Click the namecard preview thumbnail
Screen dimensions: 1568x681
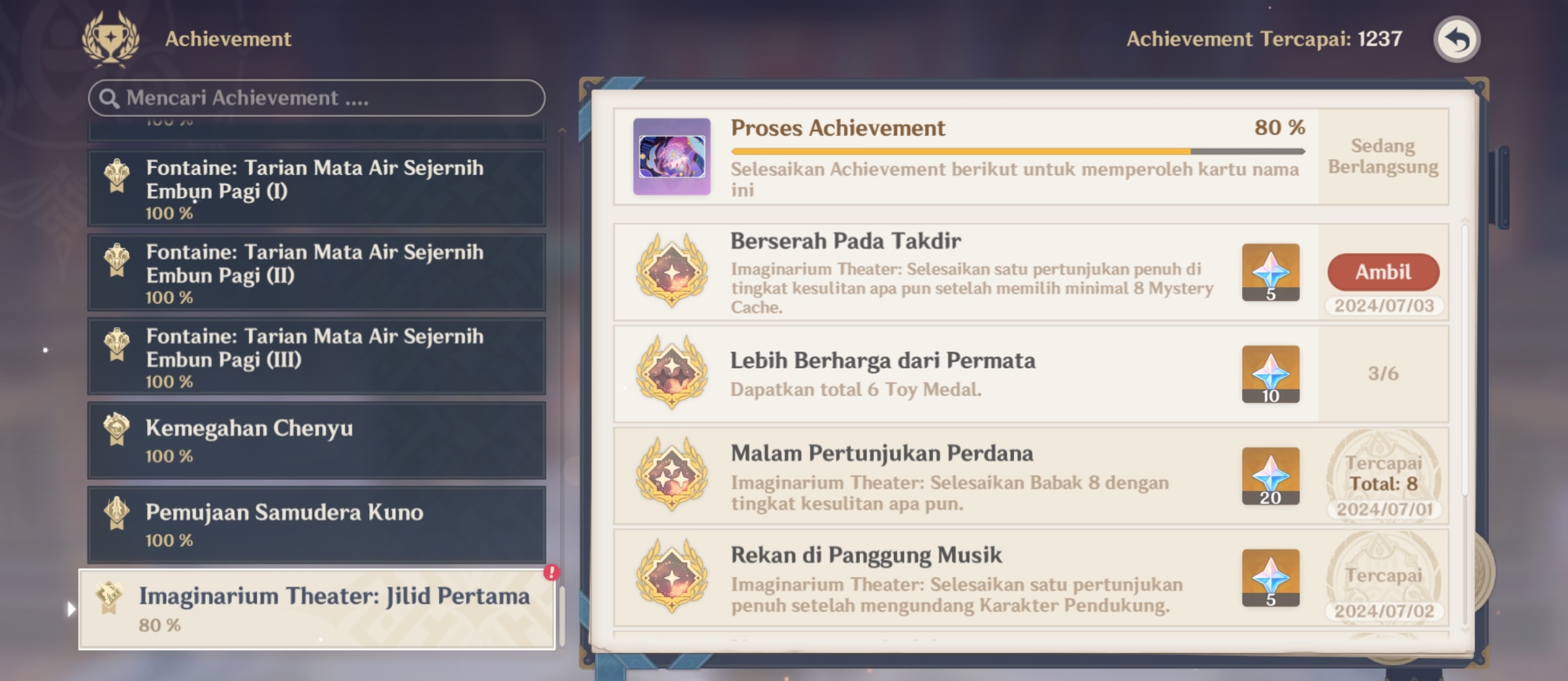click(x=672, y=155)
